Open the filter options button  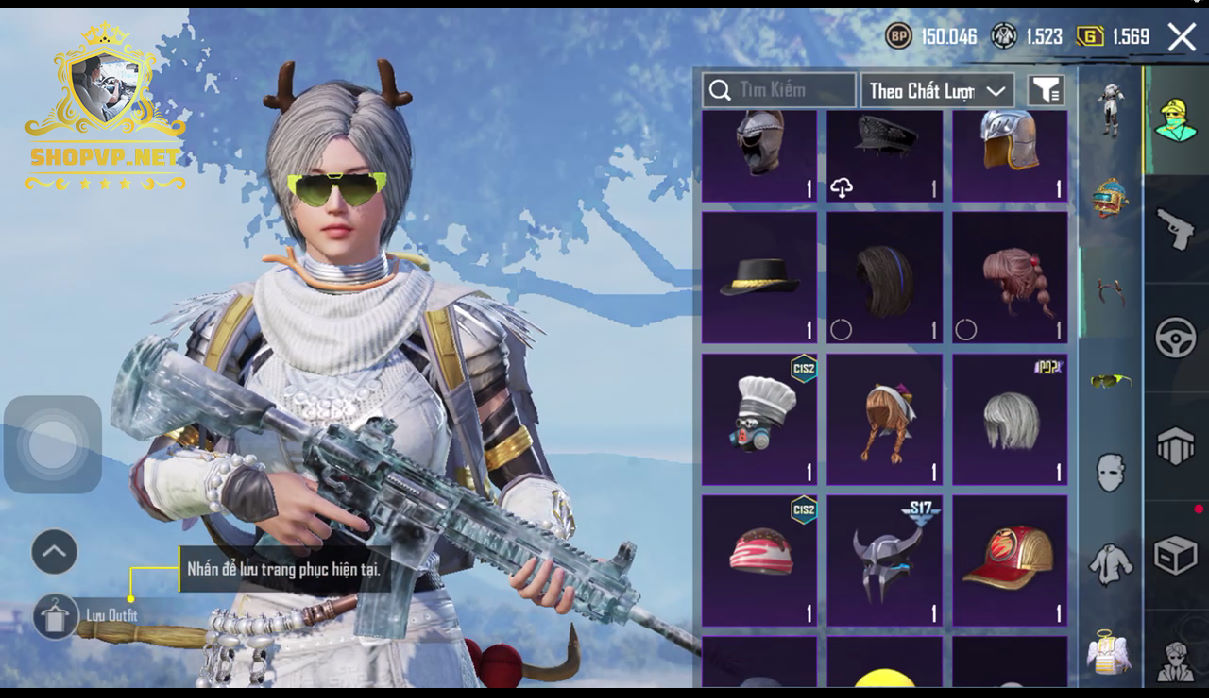point(1046,90)
